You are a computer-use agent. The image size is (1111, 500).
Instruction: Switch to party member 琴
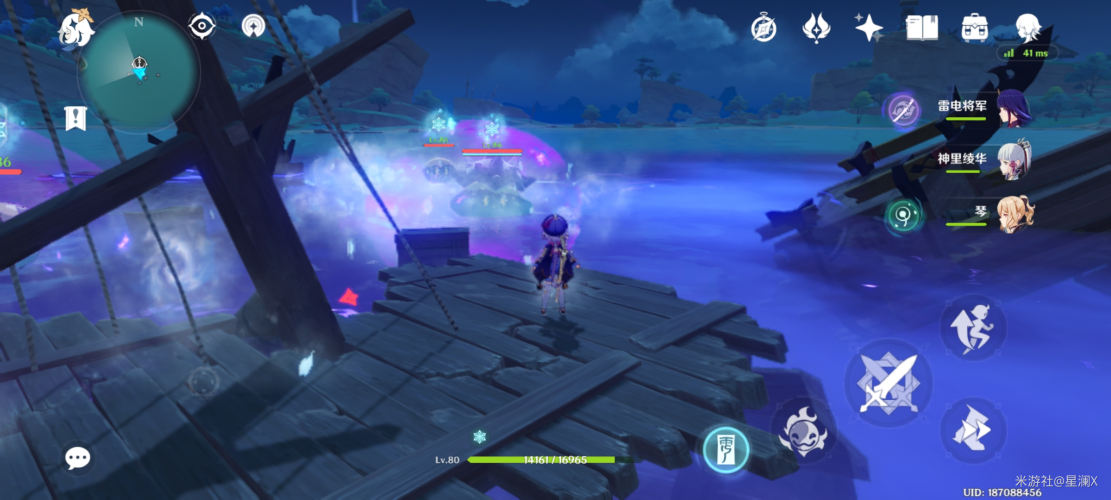tap(1012, 213)
